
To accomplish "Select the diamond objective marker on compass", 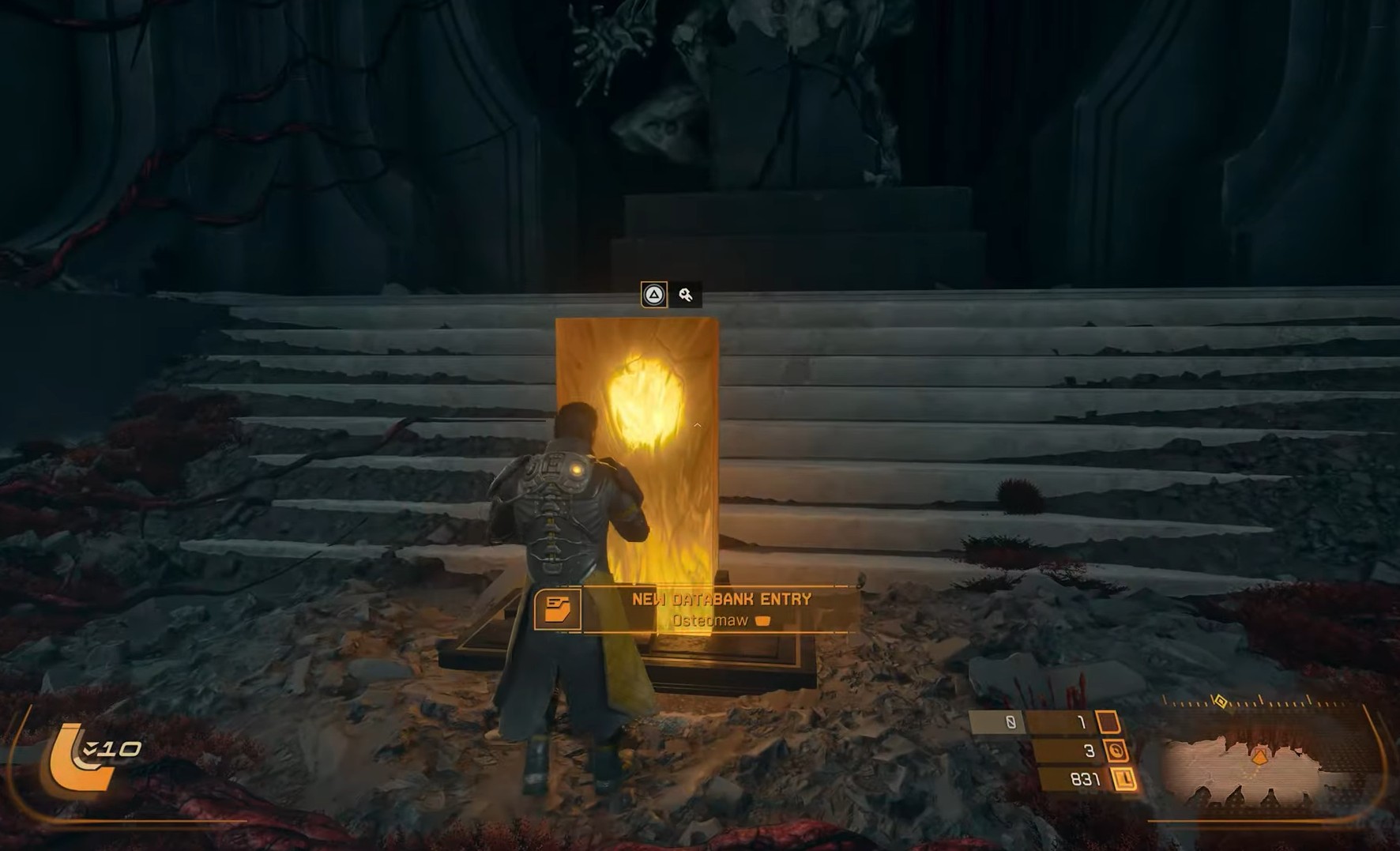I will (1221, 702).
